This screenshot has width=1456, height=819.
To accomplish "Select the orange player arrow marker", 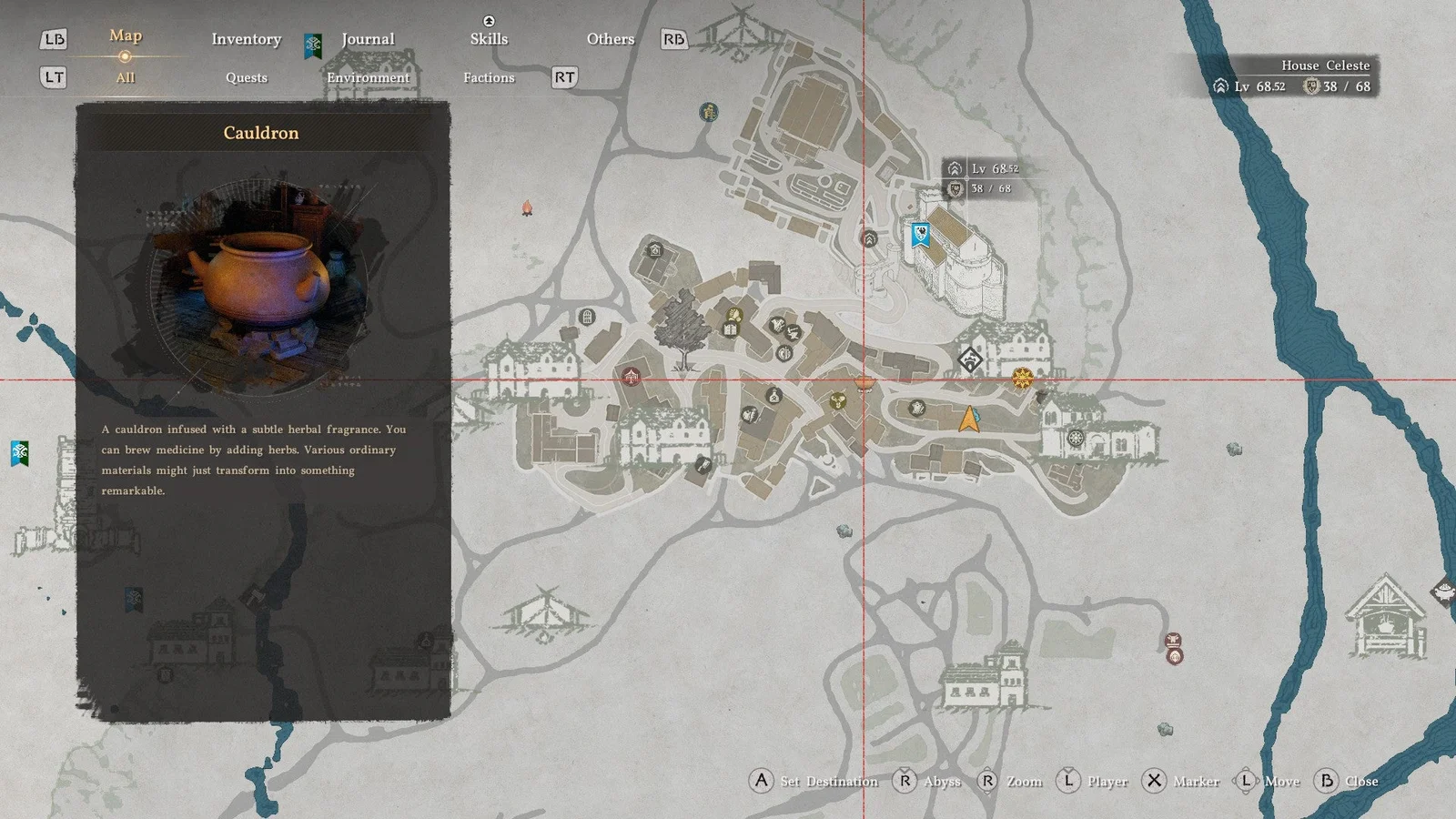I will point(969,420).
